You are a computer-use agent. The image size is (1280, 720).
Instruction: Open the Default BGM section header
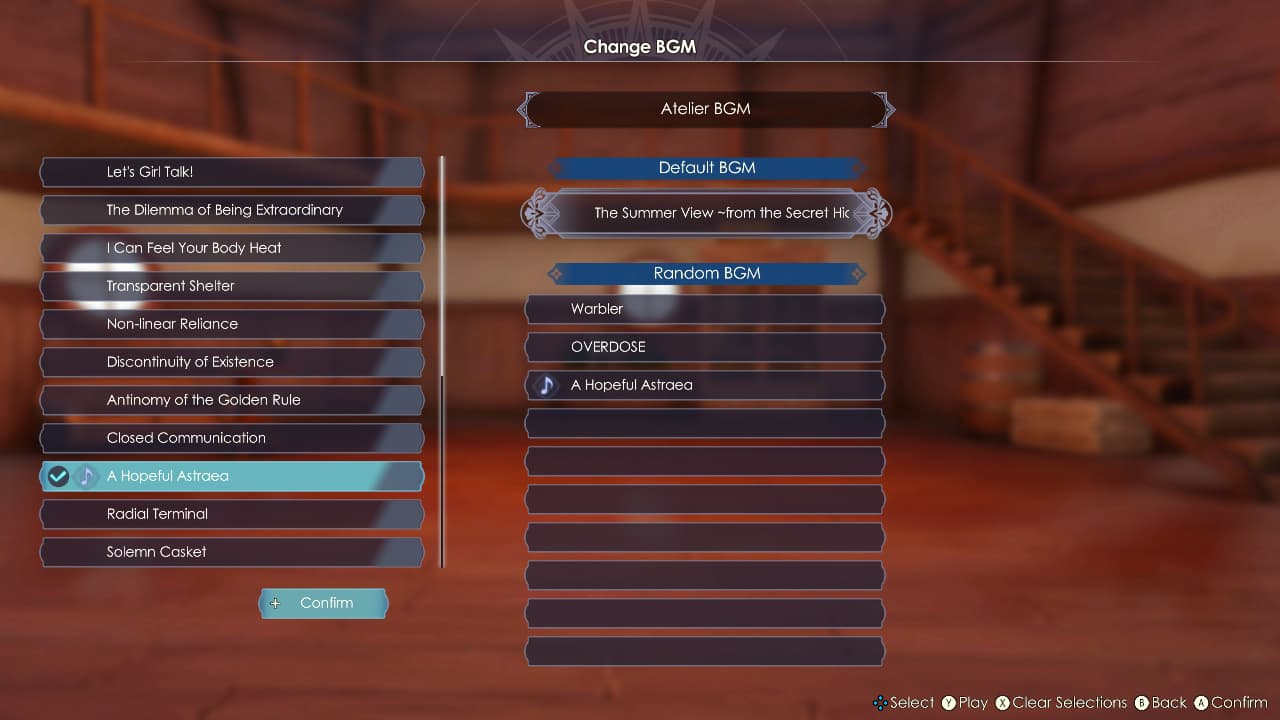point(706,168)
